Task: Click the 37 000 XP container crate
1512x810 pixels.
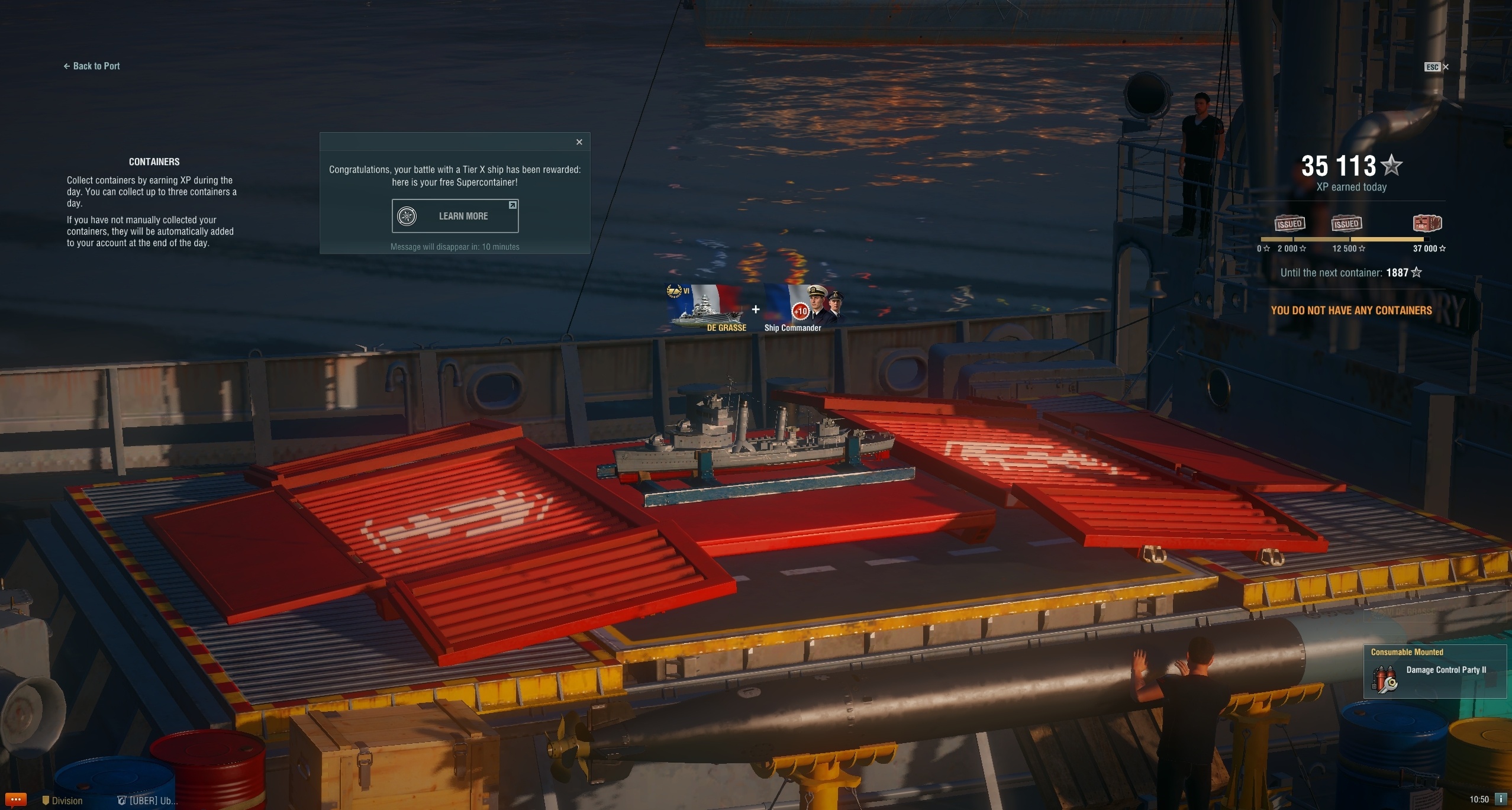Action: (1427, 223)
